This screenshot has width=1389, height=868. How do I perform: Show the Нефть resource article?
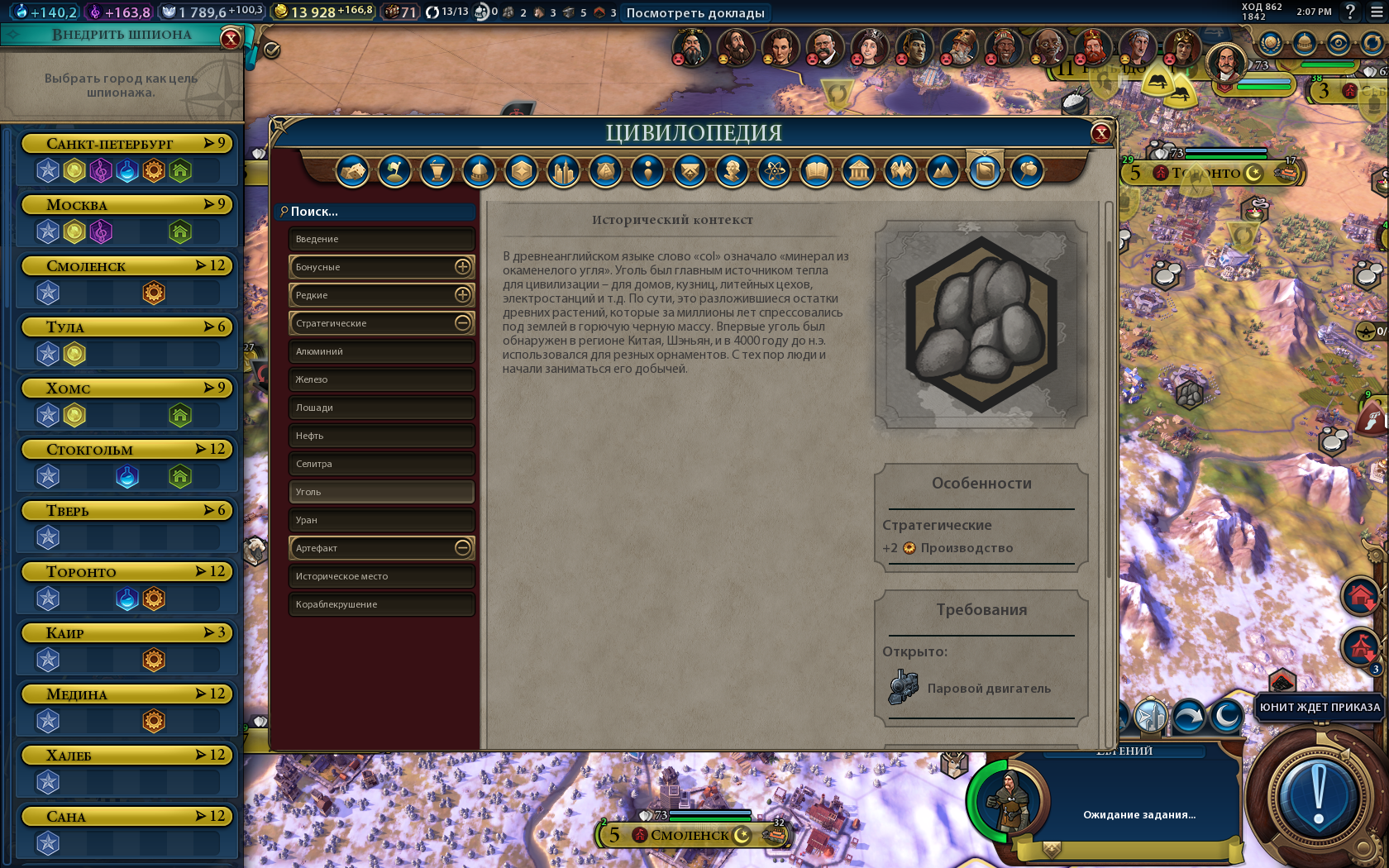pos(381,436)
